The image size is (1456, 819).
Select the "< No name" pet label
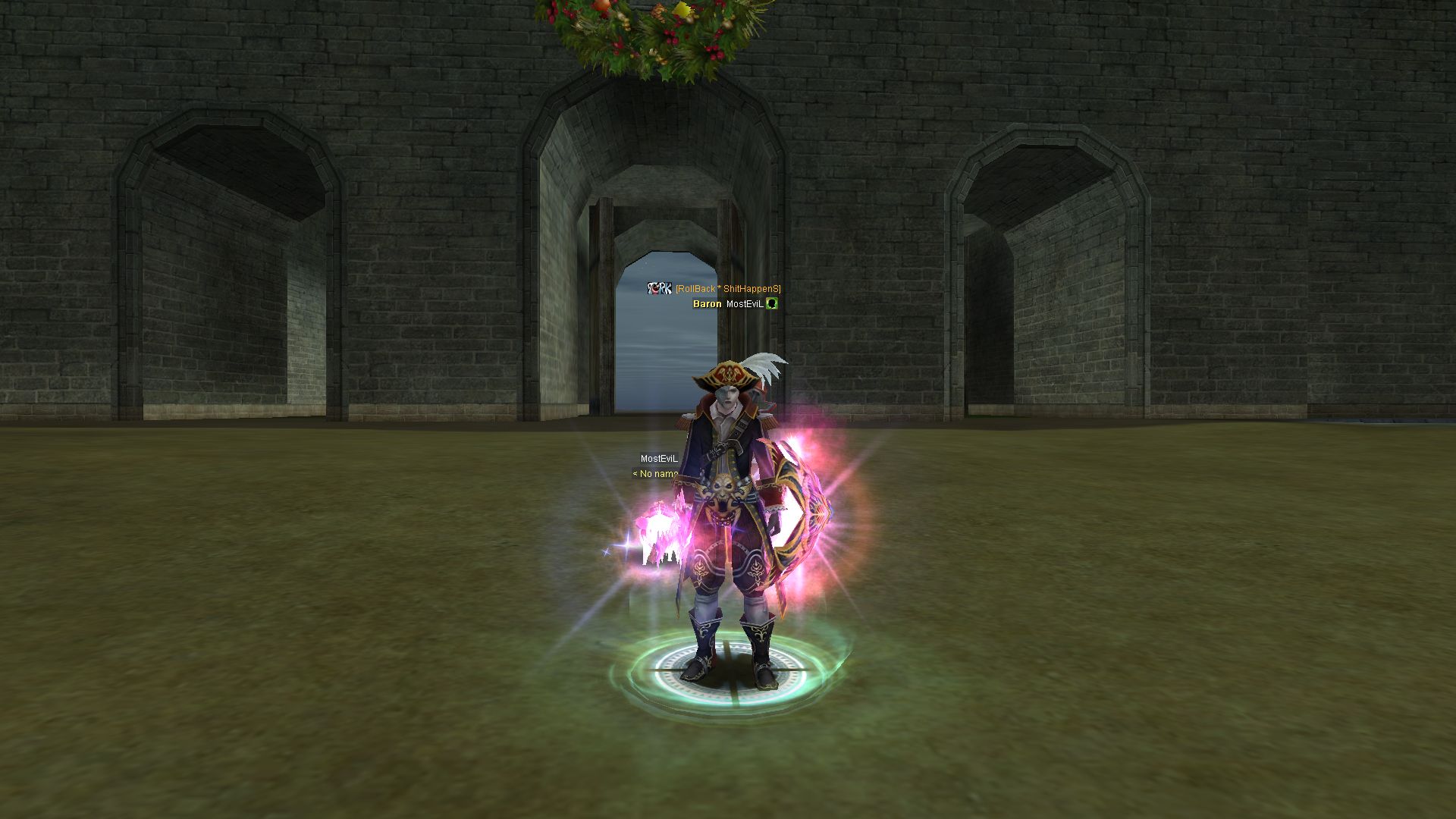[x=656, y=474]
